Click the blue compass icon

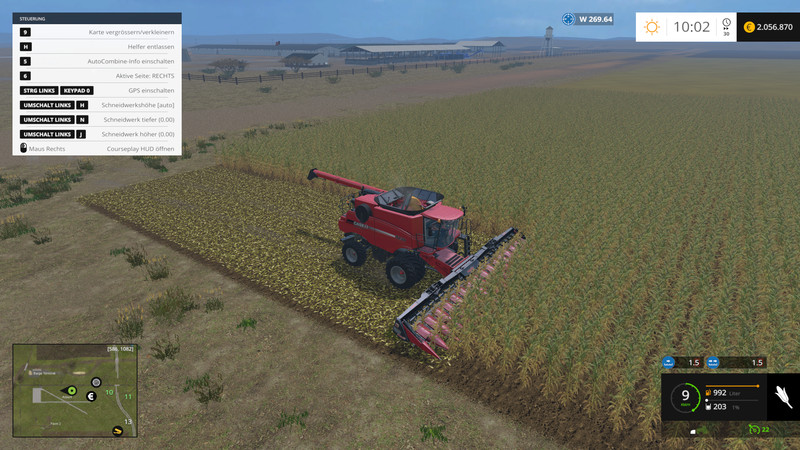pos(569,19)
